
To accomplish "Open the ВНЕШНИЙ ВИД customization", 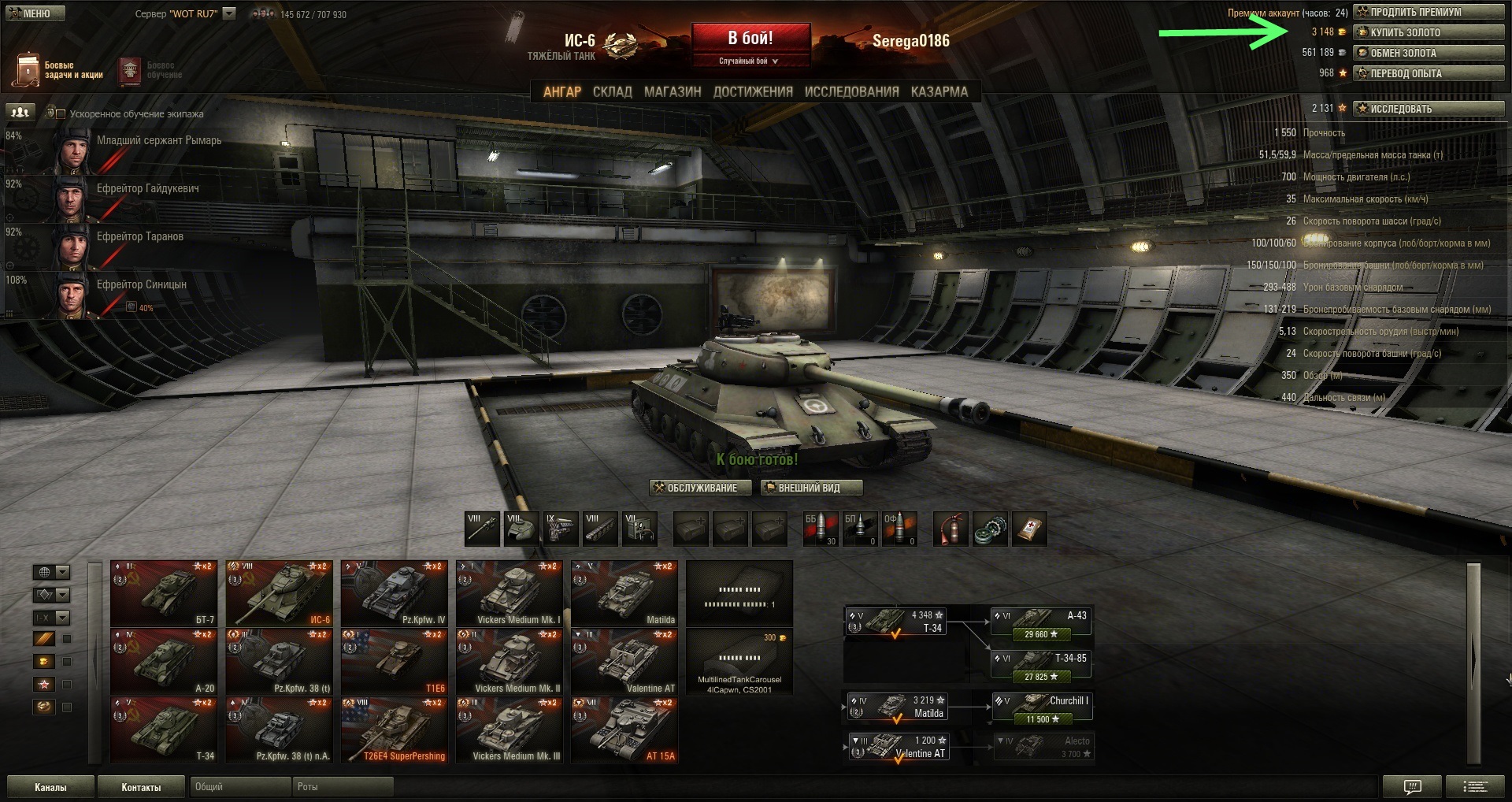I will point(811,488).
